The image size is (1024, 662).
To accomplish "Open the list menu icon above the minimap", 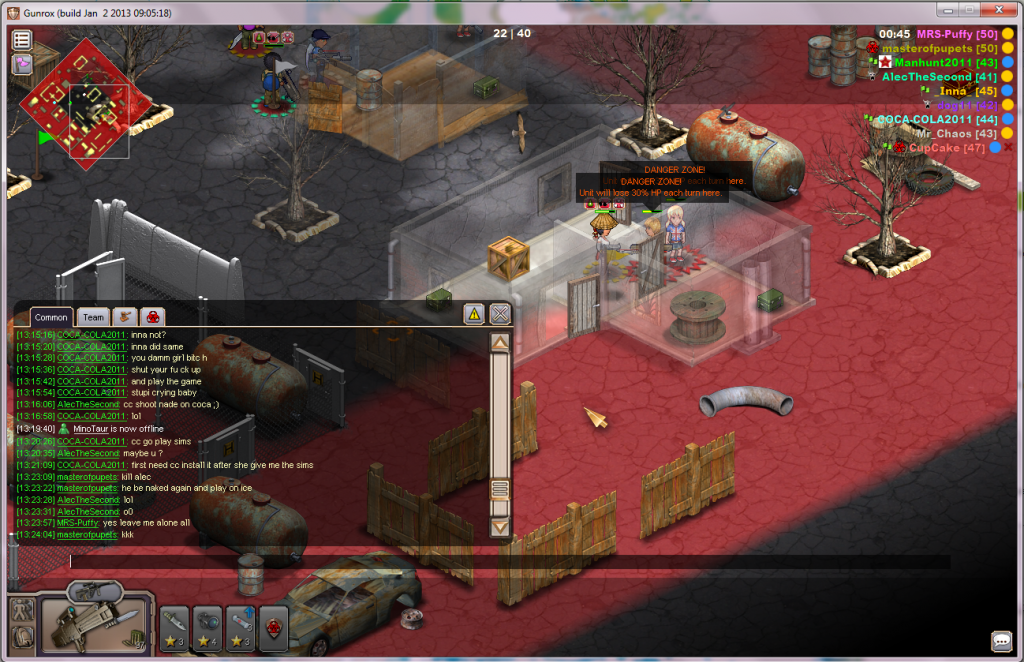I will pos(22,40).
